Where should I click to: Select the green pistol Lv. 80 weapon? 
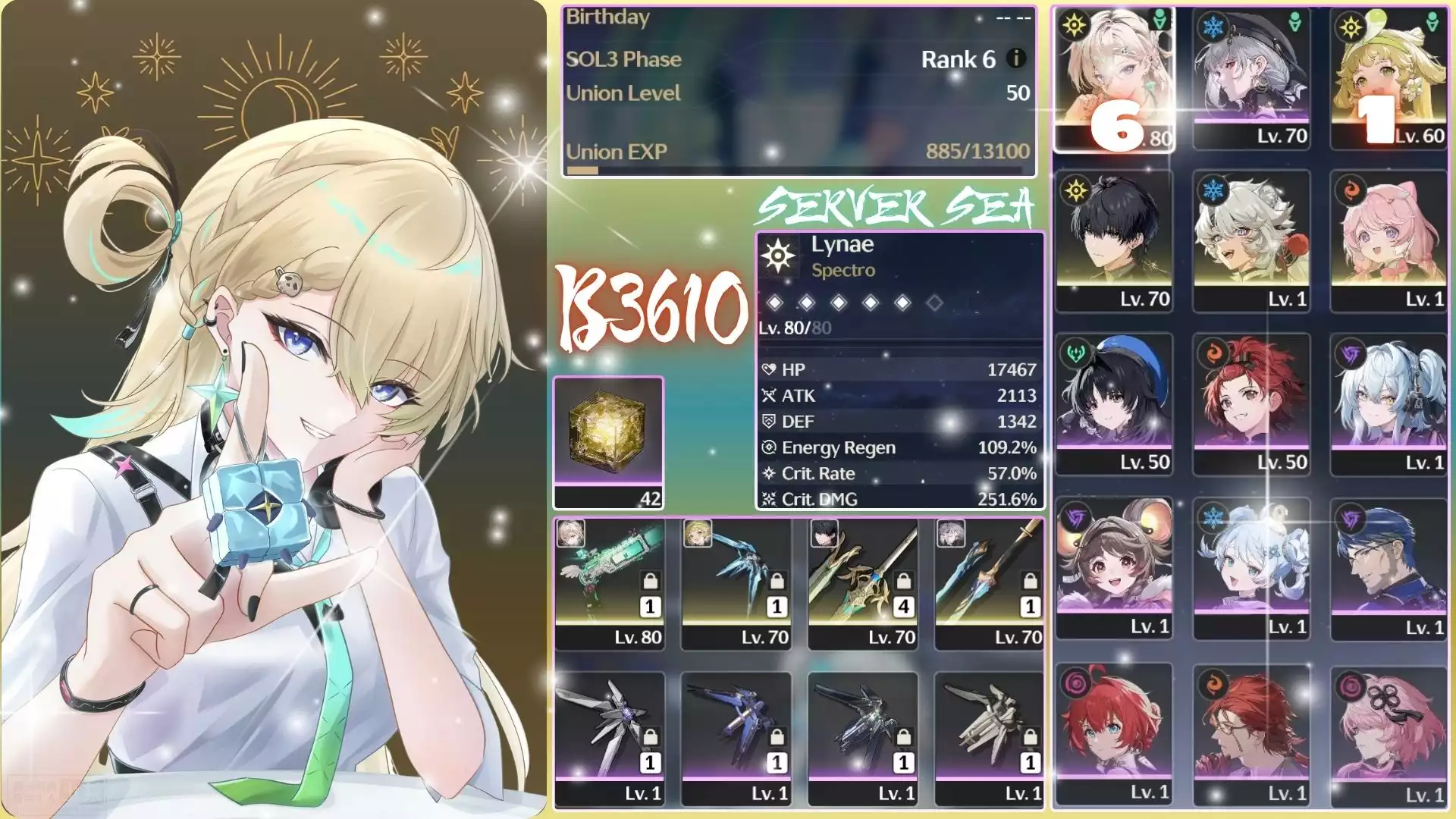610,583
